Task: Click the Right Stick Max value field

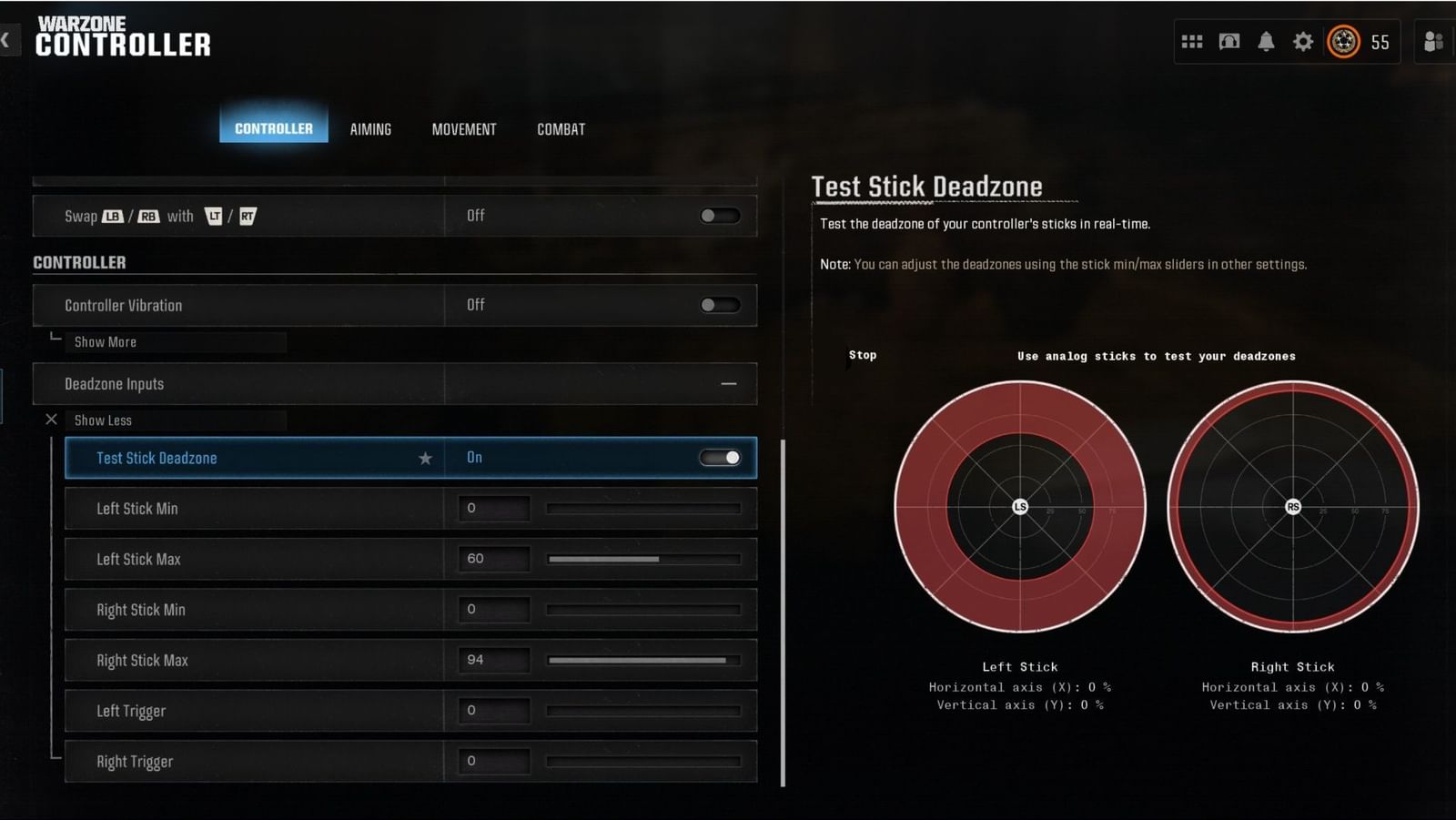Action: [x=493, y=660]
